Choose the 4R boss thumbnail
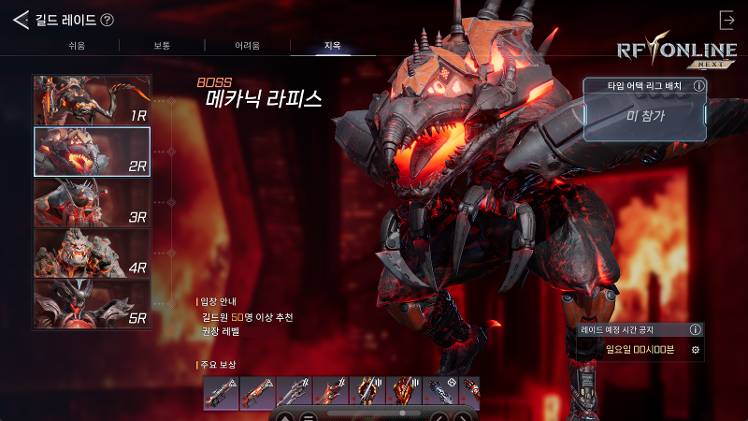This screenshot has width=748, height=421. [x=92, y=254]
